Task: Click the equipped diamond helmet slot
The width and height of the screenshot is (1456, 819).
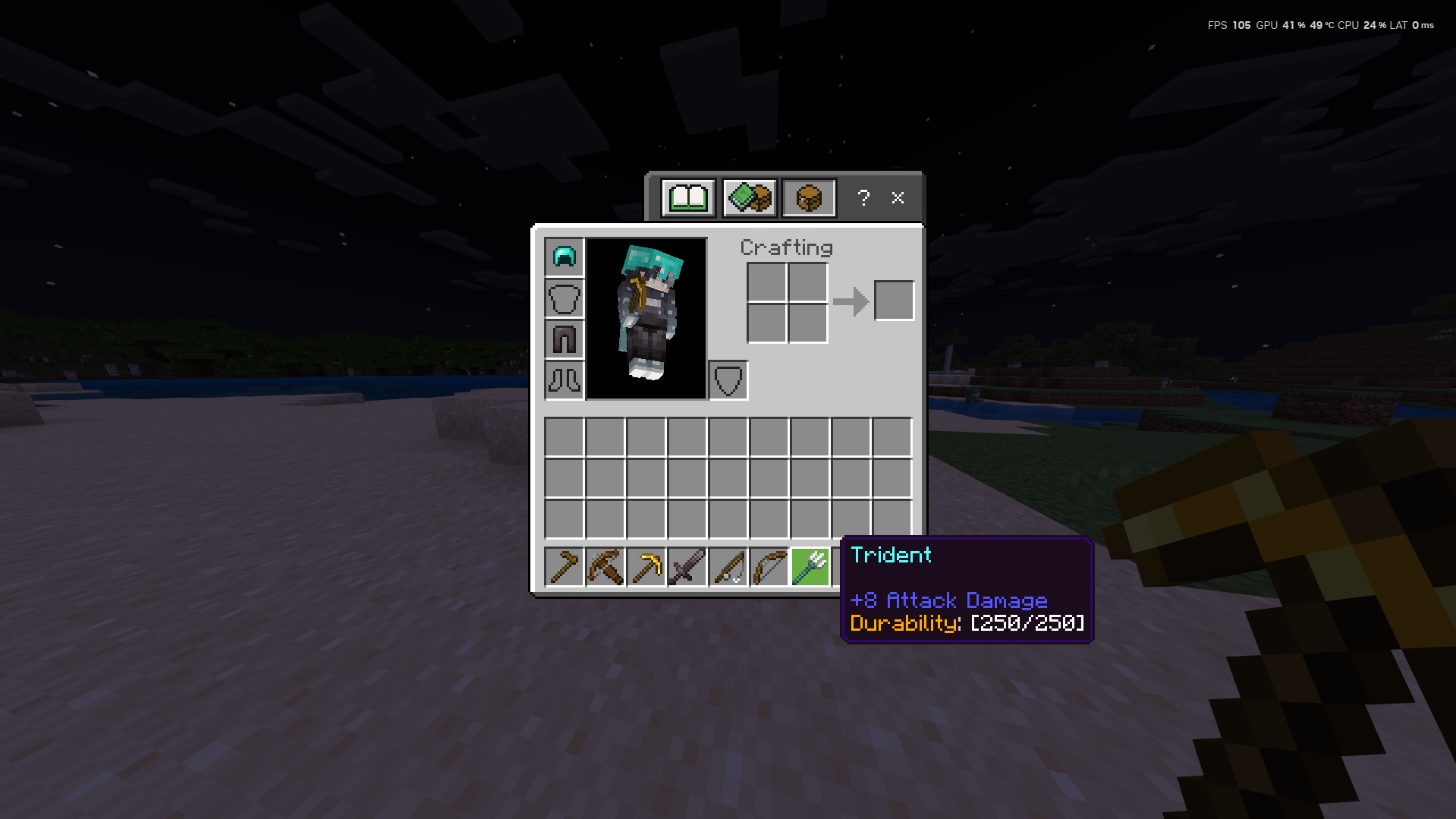Action: click(x=563, y=257)
